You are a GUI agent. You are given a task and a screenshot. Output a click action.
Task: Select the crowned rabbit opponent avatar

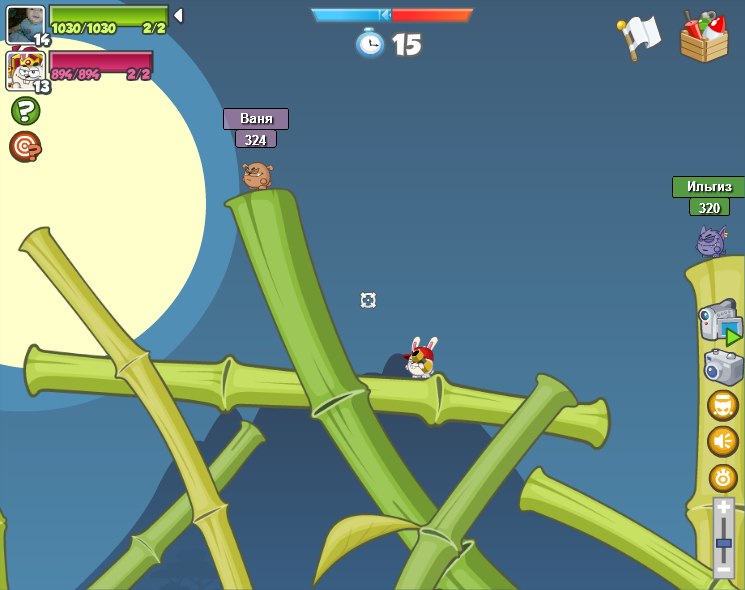[25, 71]
